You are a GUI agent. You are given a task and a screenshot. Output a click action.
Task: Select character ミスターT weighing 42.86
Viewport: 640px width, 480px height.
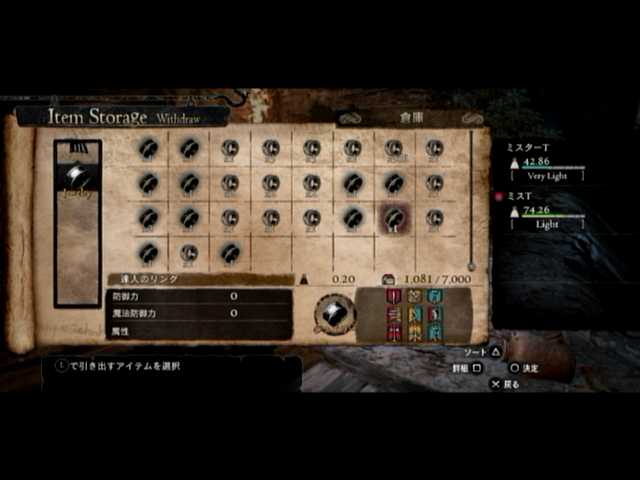point(546,160)
